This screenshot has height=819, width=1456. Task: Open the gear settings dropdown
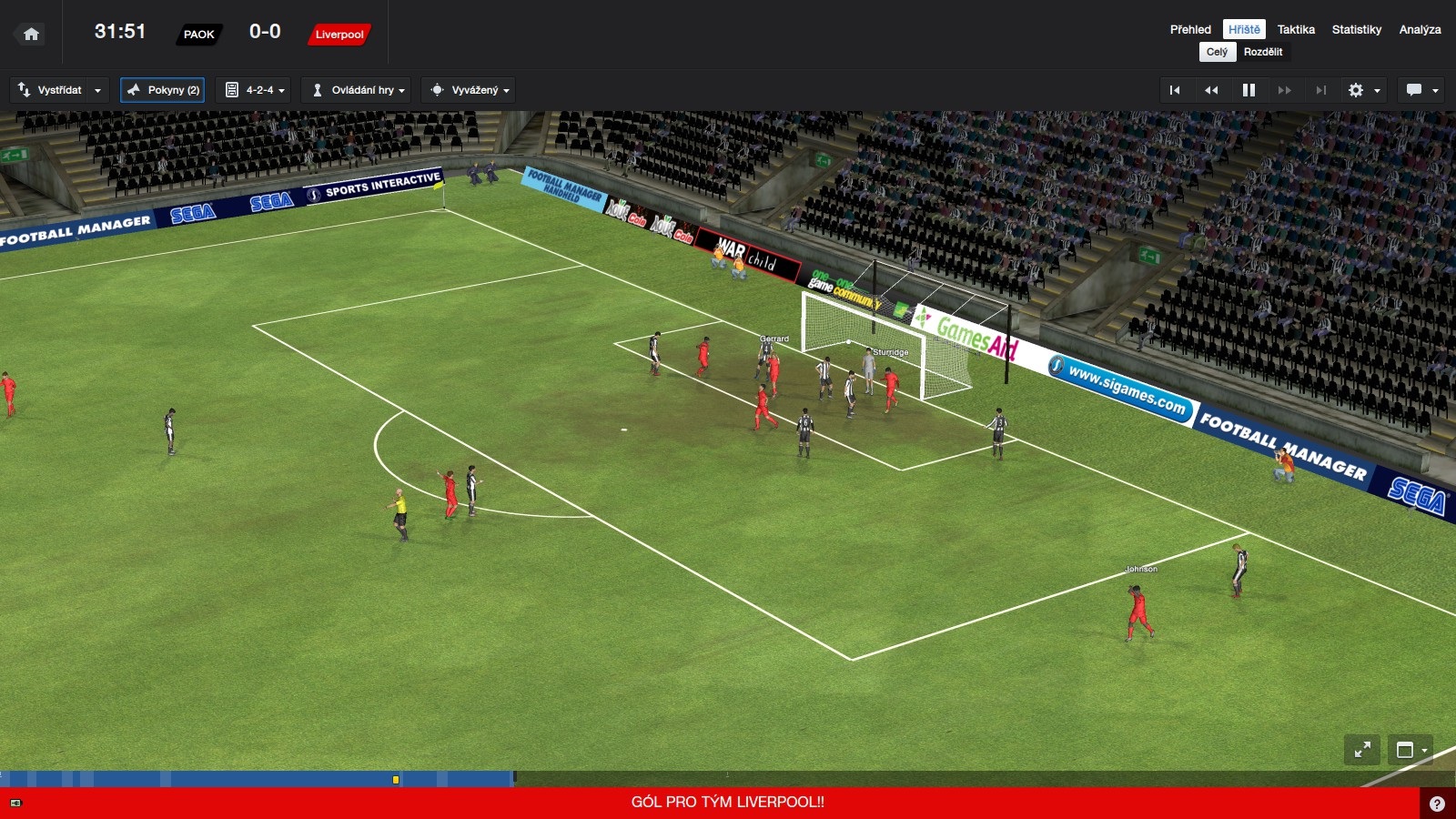(x=1363, y=90)
